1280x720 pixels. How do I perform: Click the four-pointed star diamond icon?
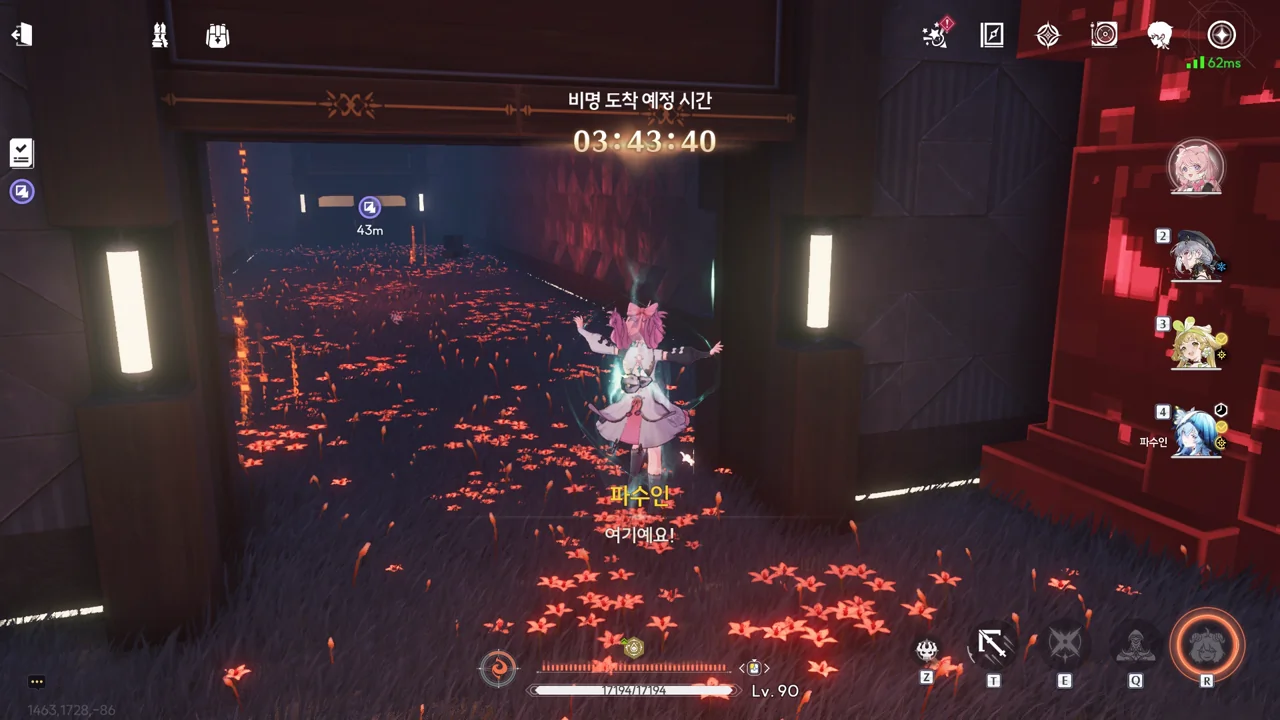tap(1047, 35)
